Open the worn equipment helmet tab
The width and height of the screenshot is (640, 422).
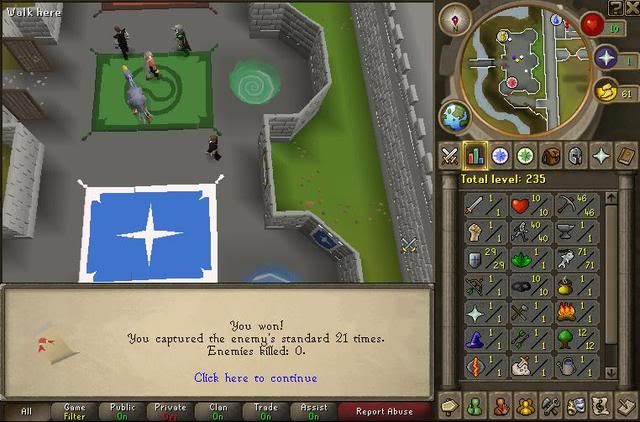575,156
